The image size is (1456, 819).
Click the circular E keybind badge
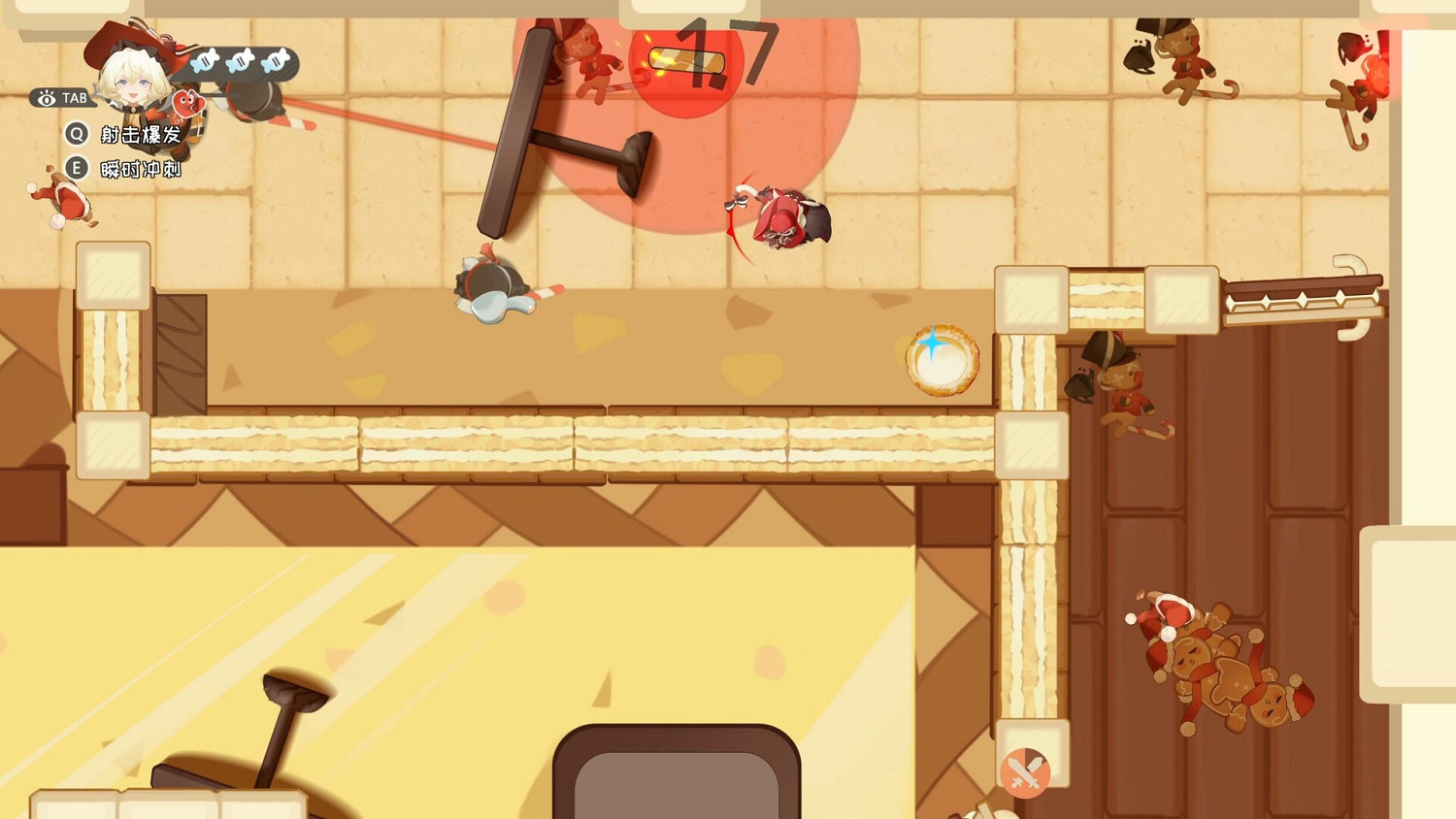click(76, 168)
